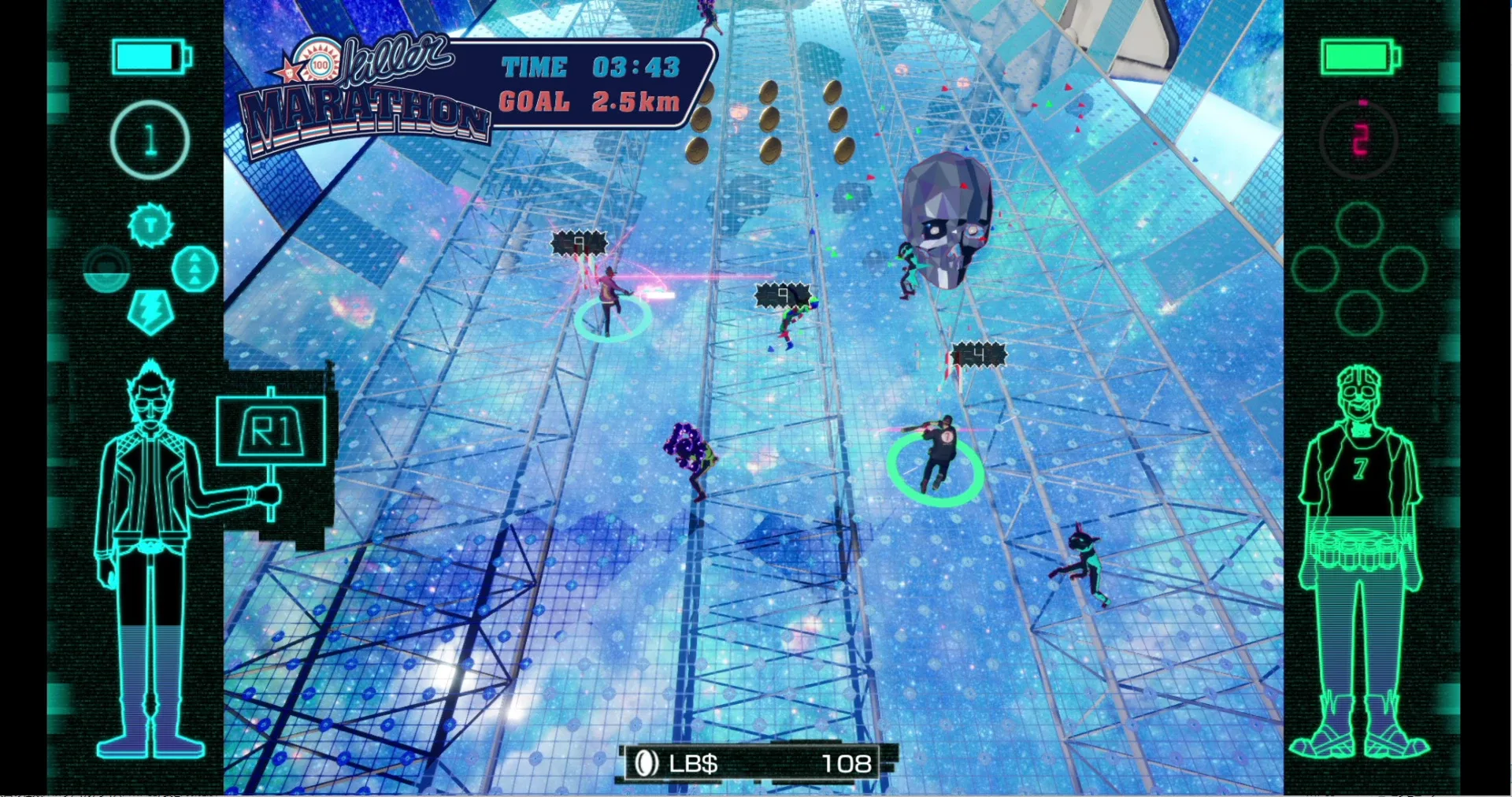The height and width of the screenshot is (797, 1512).
Task: Click Player 2's green battery icon
Action: (1357, 57)
